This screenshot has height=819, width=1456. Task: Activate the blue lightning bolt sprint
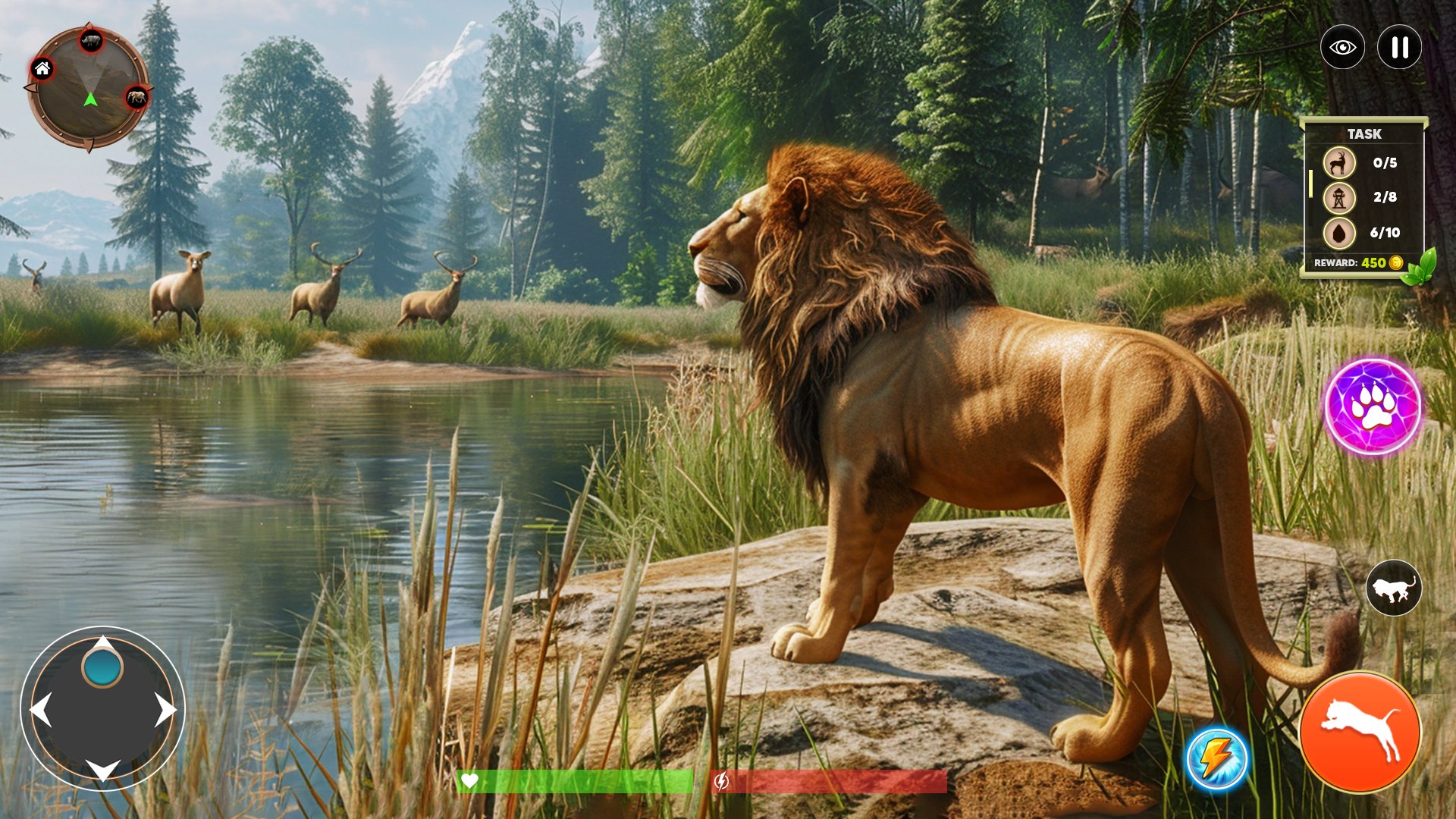point(1216,758)
